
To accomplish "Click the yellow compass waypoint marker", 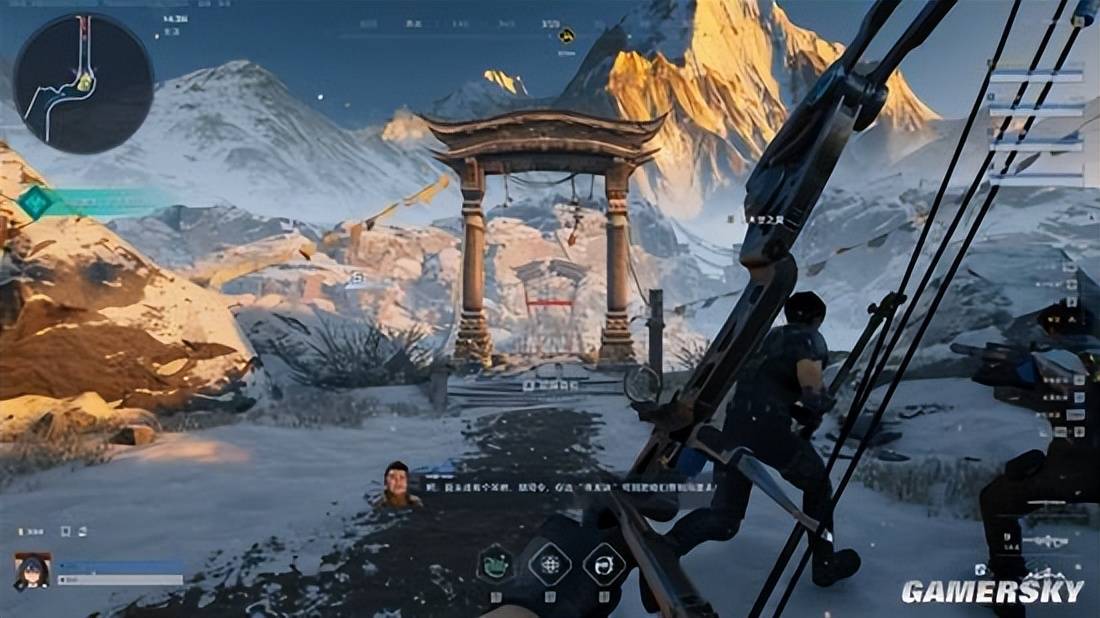I will pos(567,35).
